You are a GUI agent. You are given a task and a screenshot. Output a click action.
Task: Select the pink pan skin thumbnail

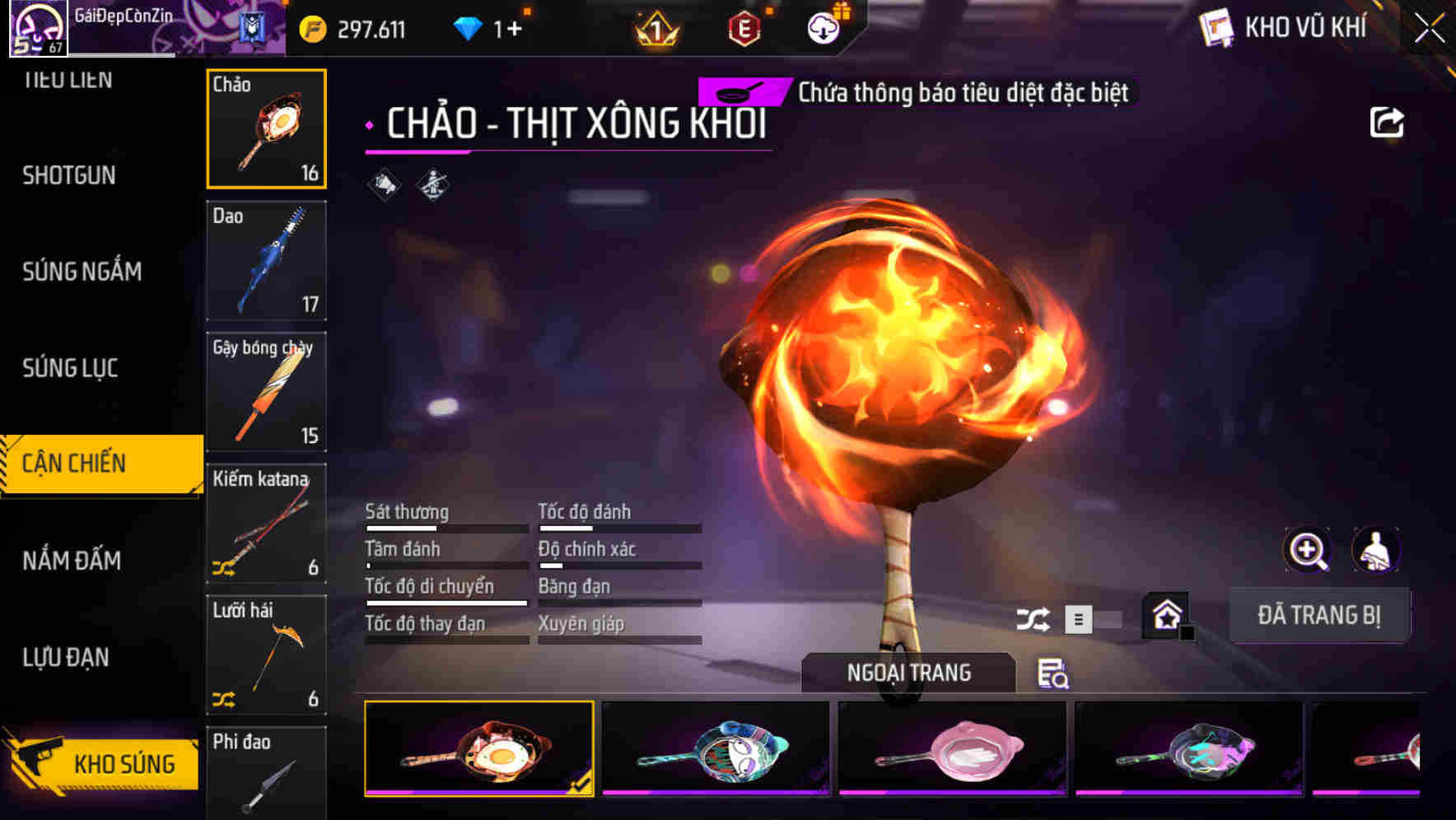coord(952,751)
